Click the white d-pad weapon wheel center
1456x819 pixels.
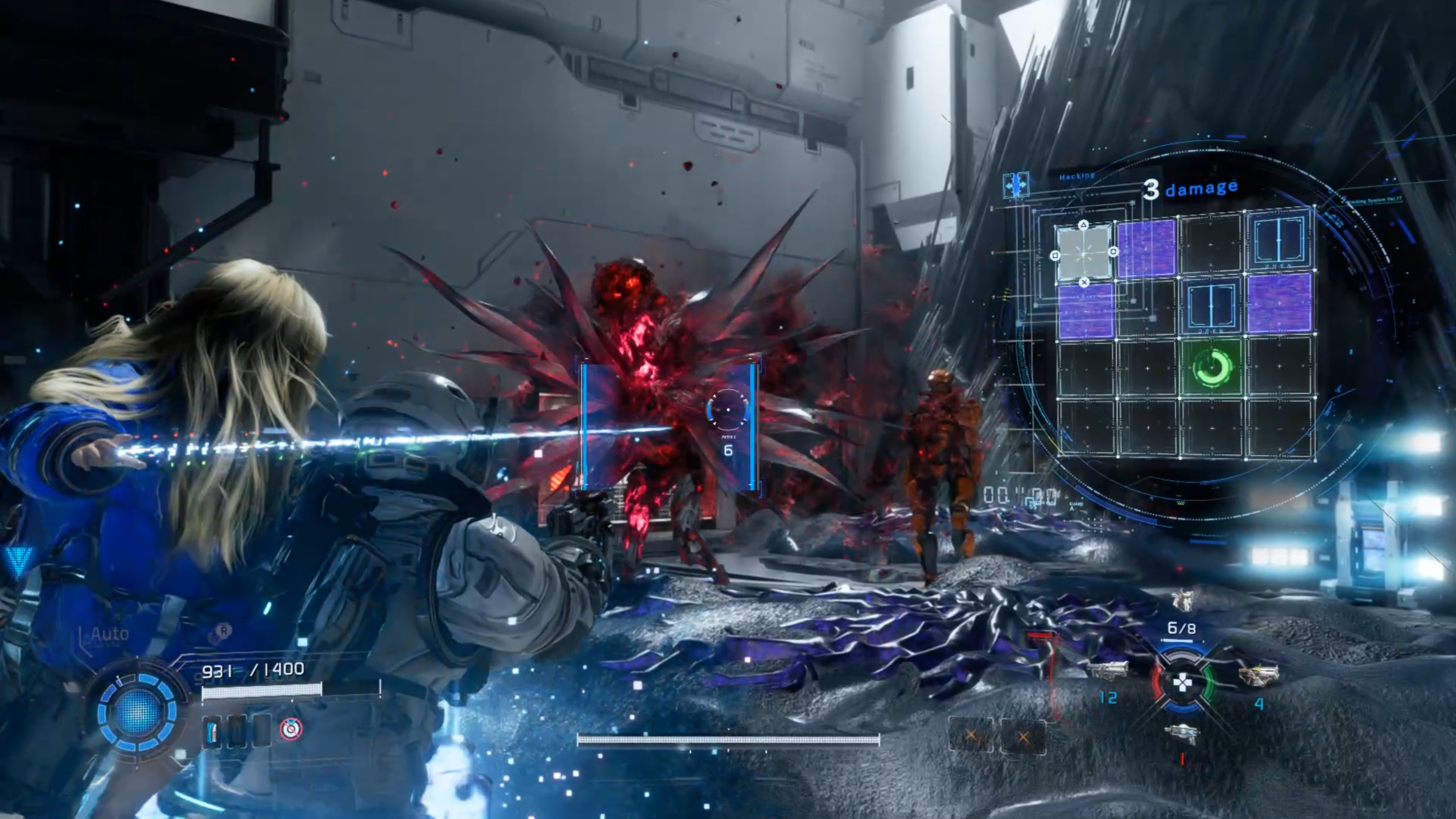click(x=1182, y=683)
